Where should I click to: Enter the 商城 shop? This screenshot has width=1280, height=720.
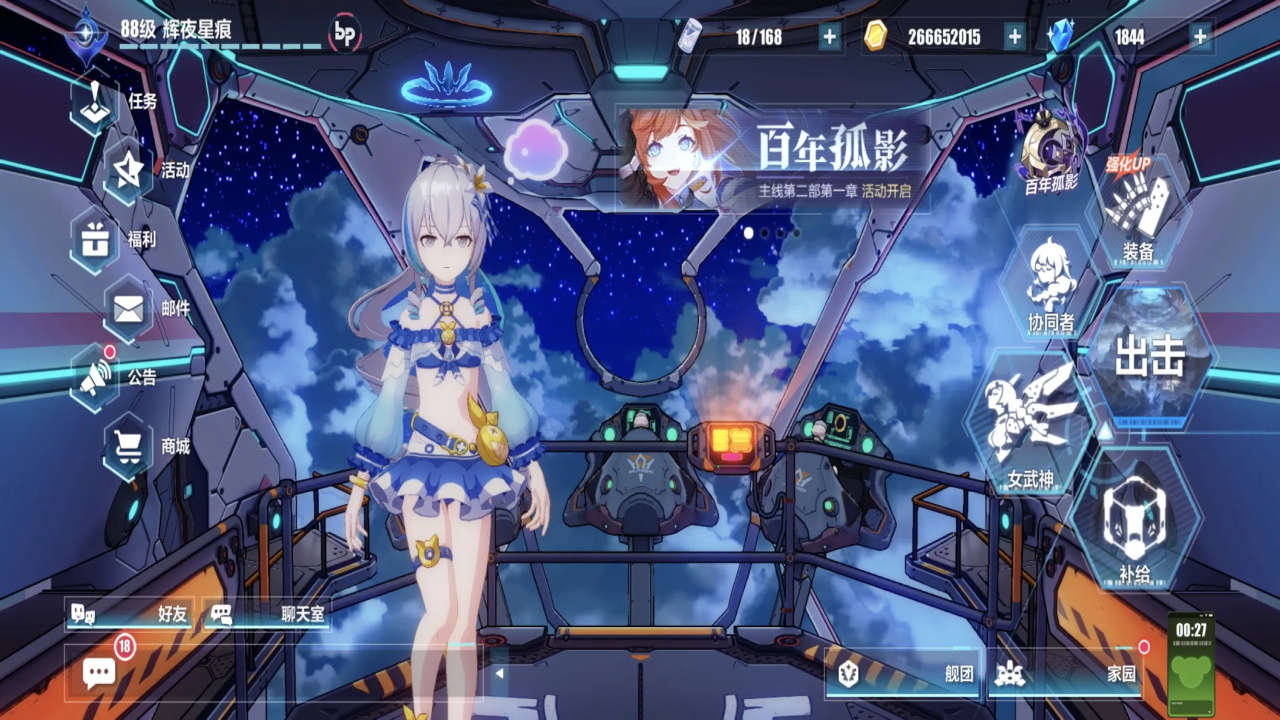click(130, 446)
